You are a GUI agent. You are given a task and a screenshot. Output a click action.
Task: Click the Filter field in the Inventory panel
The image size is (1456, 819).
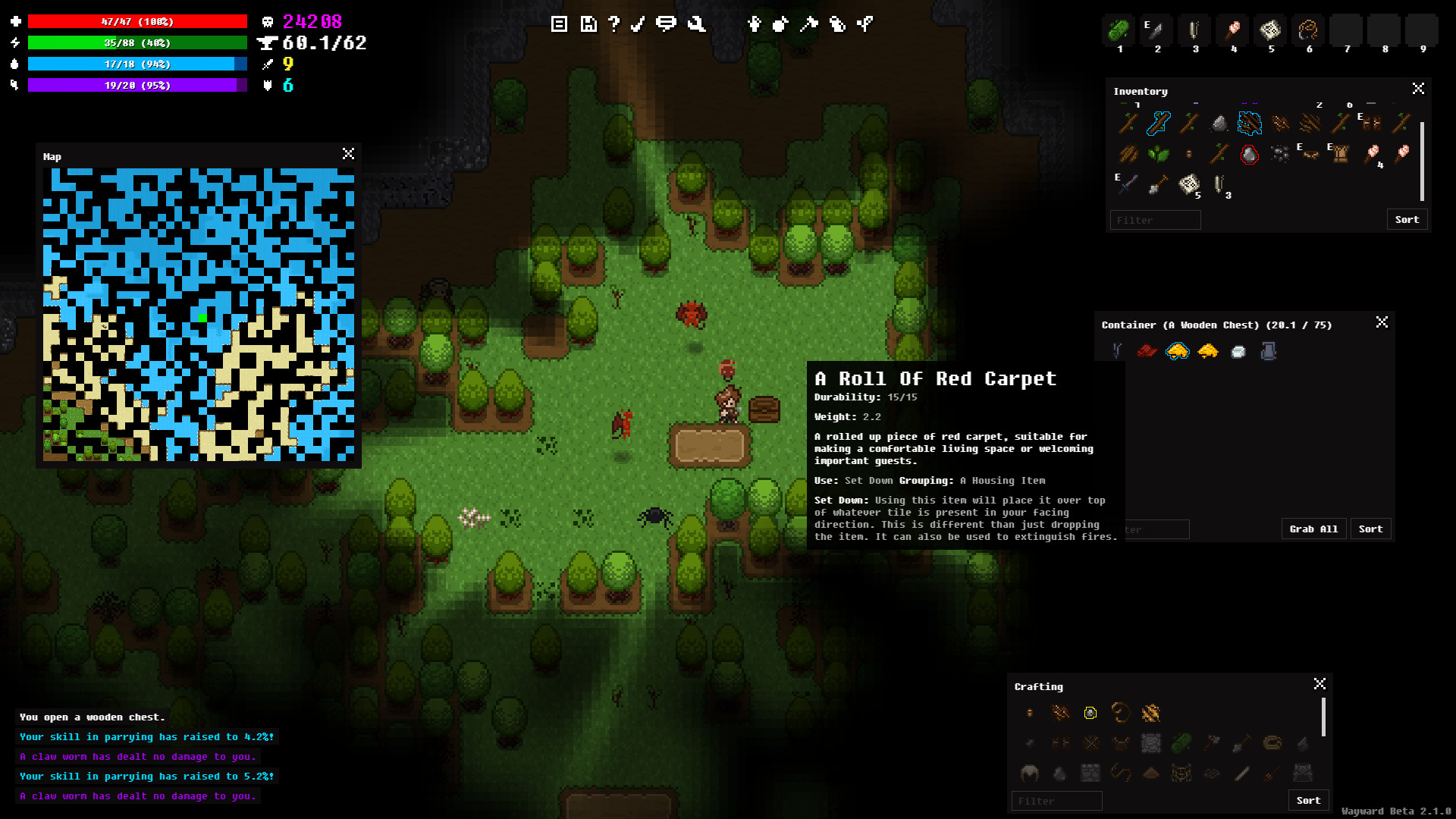(1155, 220)
